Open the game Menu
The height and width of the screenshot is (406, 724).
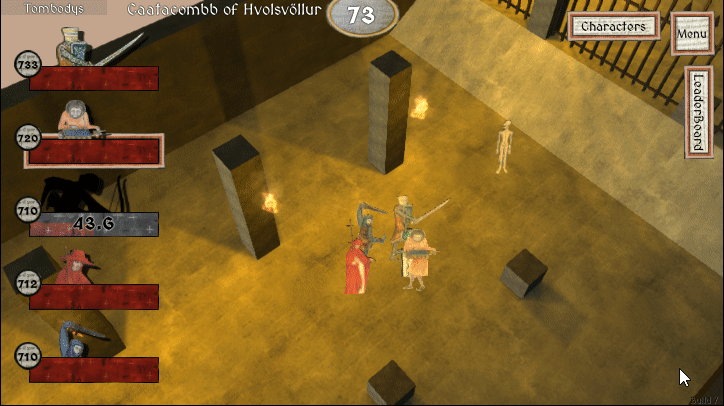[692, 34]
